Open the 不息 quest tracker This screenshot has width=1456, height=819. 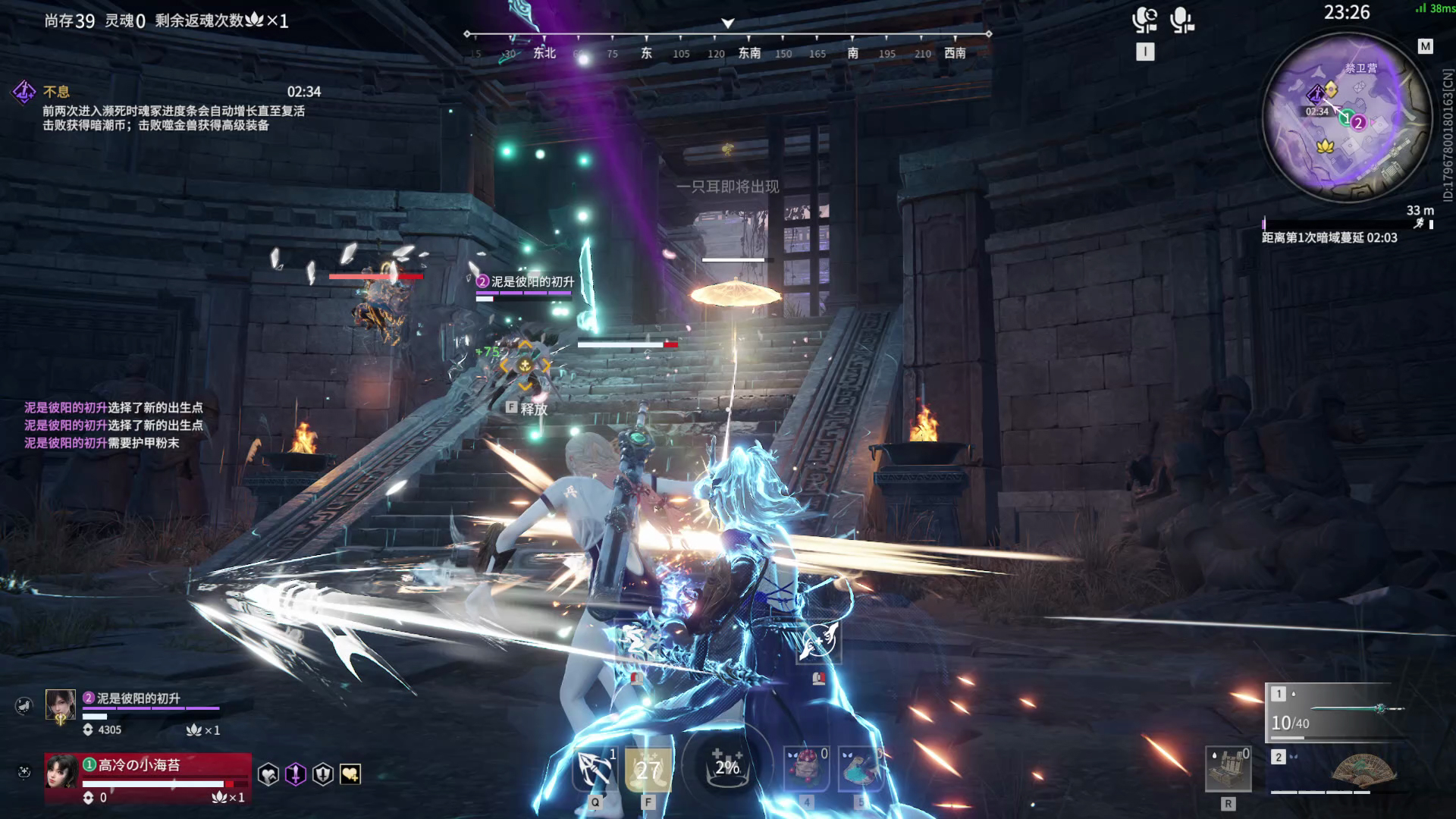[56, 92]
